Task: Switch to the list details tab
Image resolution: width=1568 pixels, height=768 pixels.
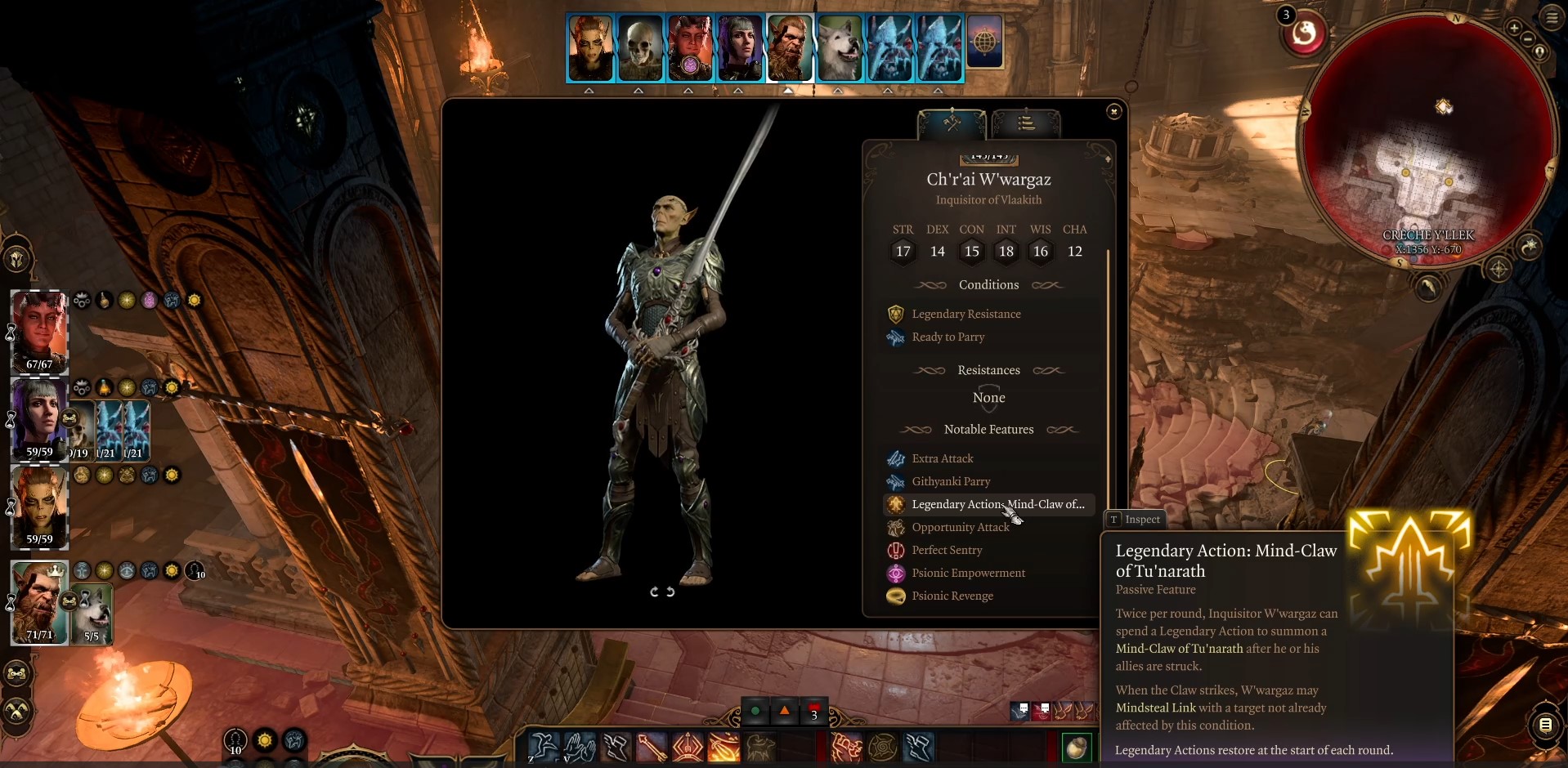Action: pos(1026,123)
